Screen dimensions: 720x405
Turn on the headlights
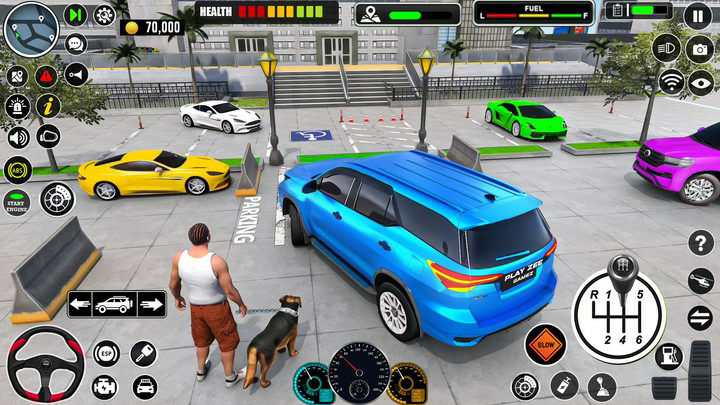(x=666, y=47)
